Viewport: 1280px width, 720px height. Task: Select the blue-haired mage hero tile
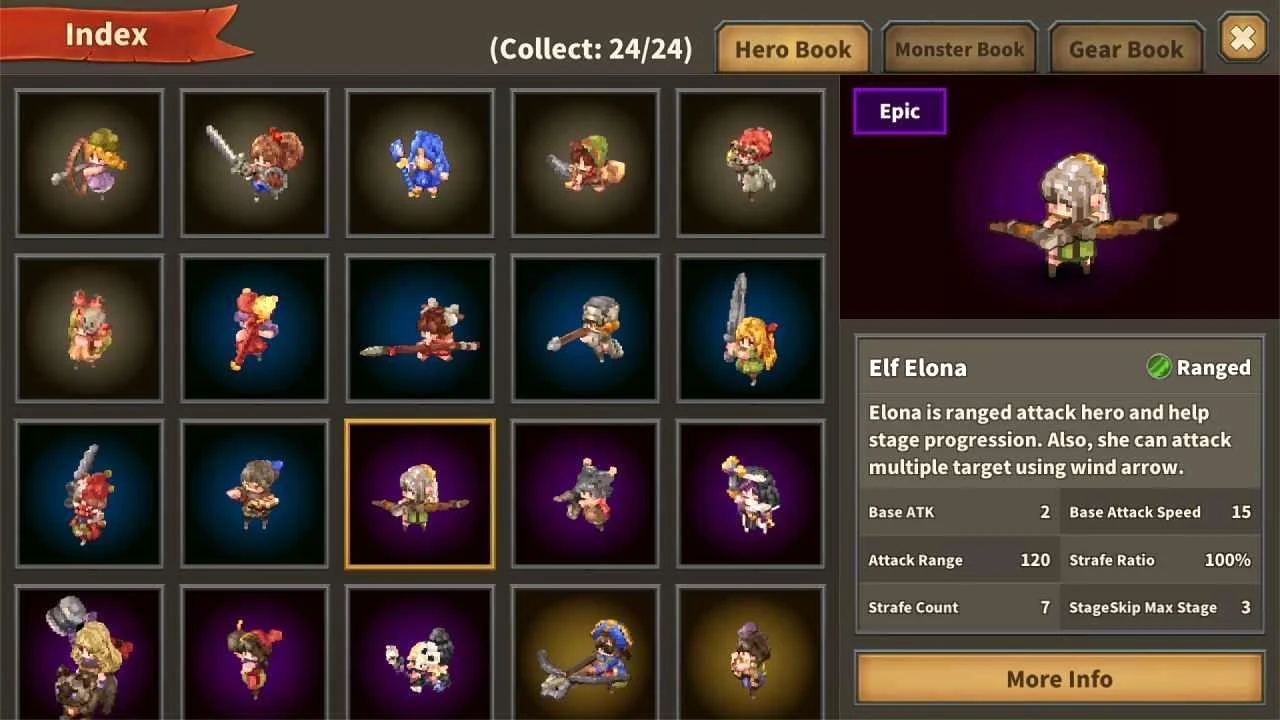tap(420, 163)
